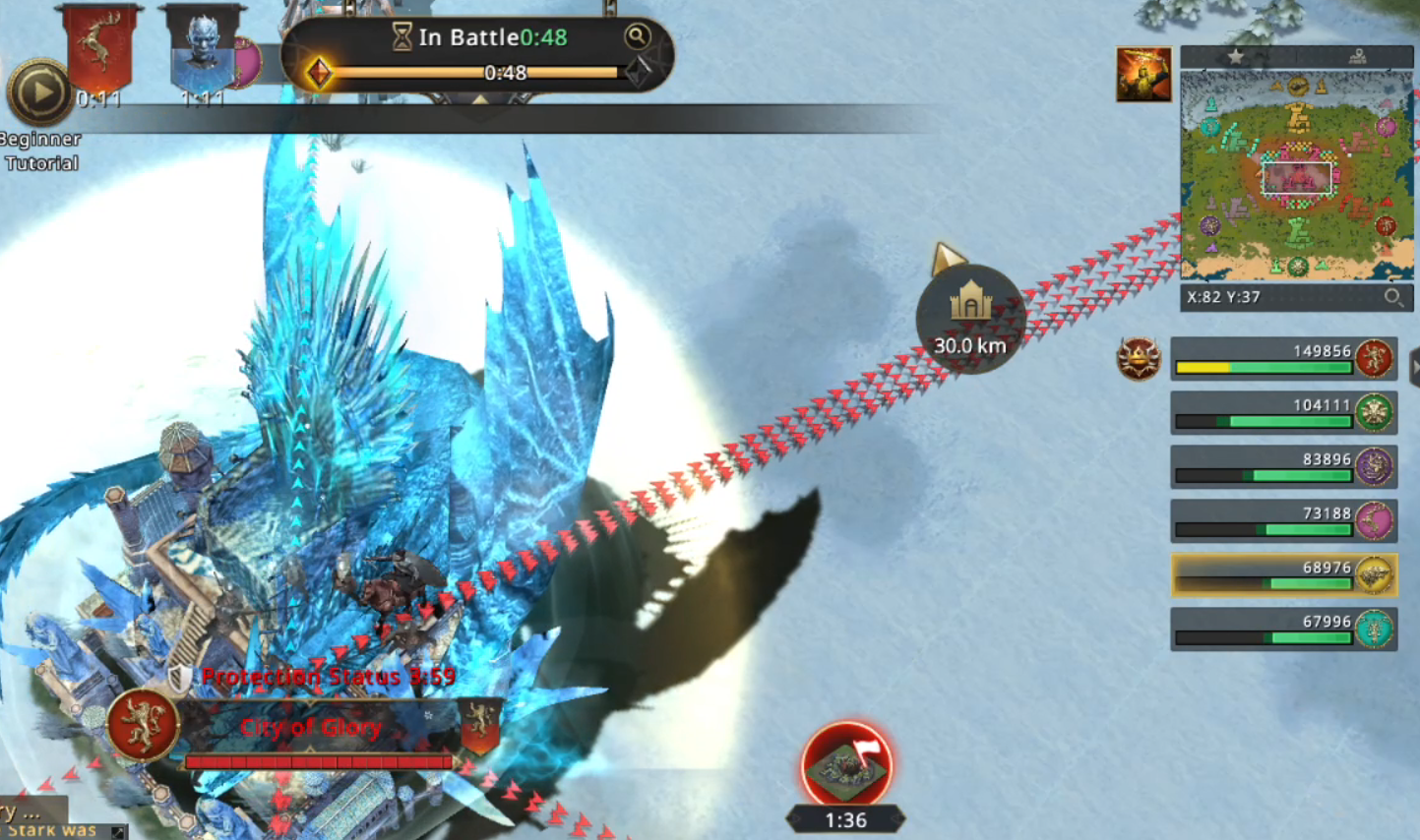
Task: Click the magnifier in the In Battle panel
Action: tap(638, 37)
